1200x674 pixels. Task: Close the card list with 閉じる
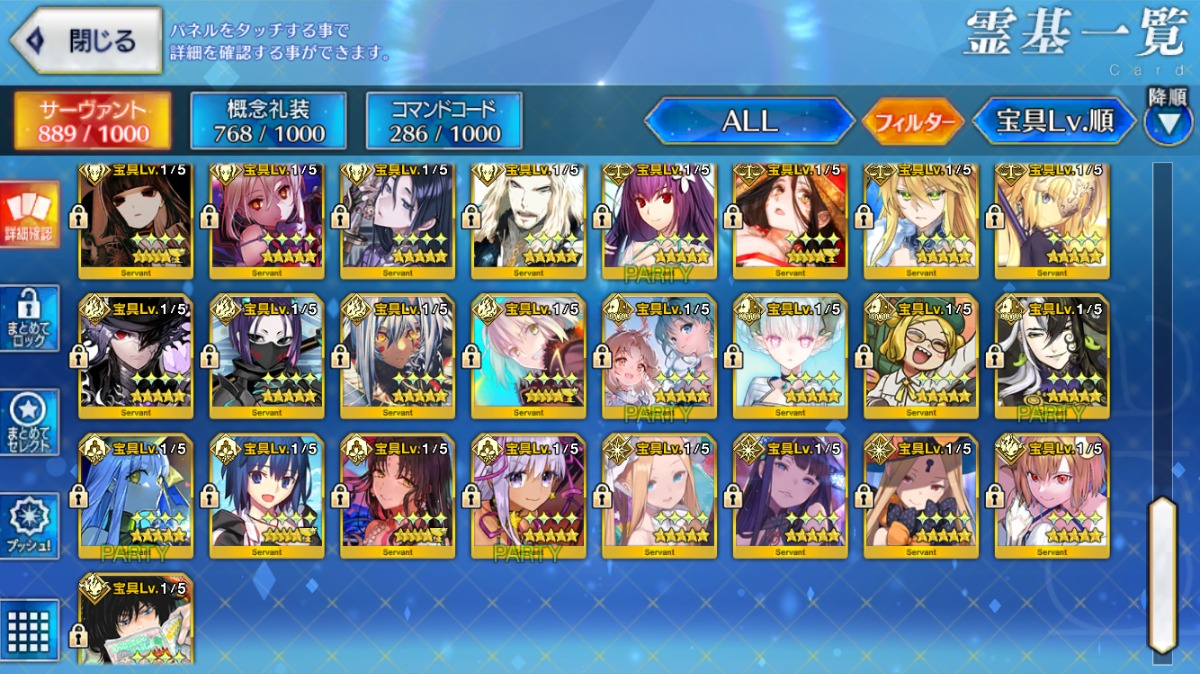86,41
